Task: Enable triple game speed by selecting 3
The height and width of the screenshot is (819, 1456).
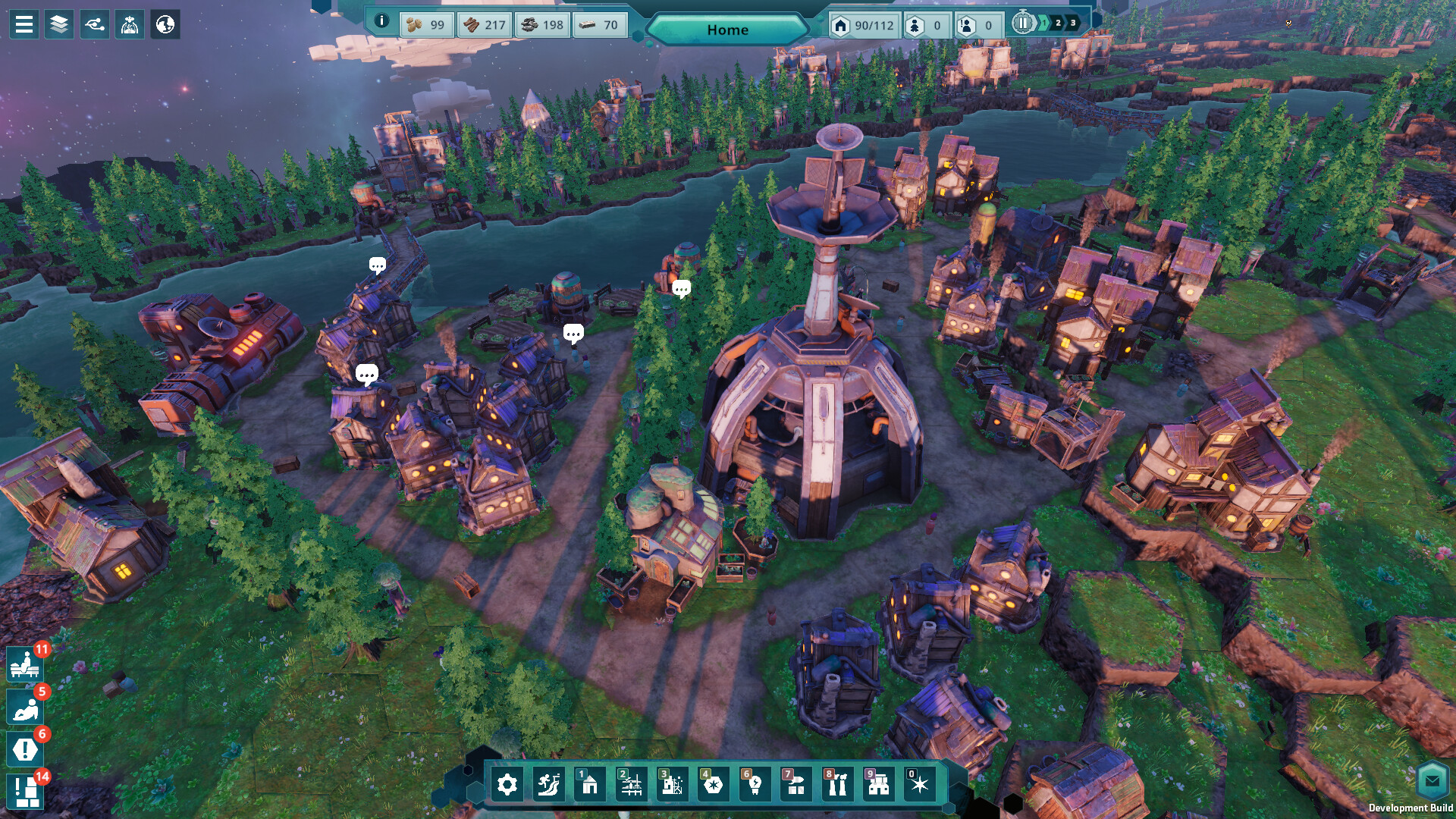Action: 1072,24
